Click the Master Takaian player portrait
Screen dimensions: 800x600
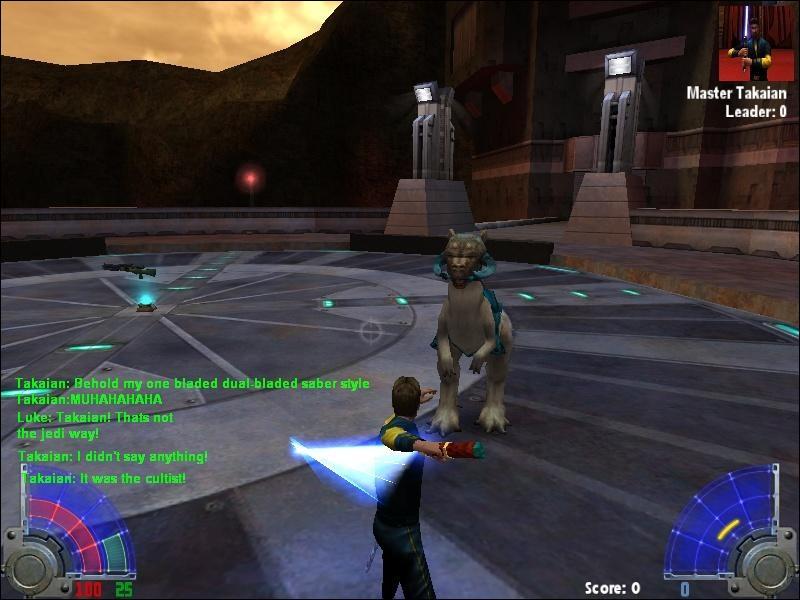[756, 43]
